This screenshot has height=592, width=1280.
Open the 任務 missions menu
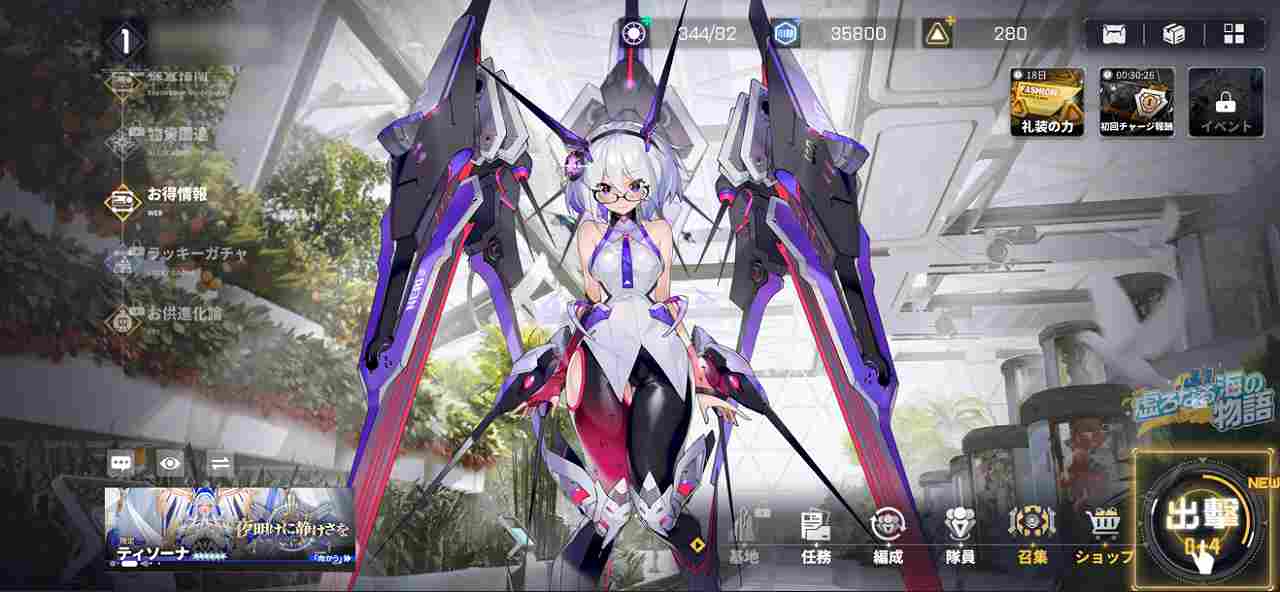point(816,535)
